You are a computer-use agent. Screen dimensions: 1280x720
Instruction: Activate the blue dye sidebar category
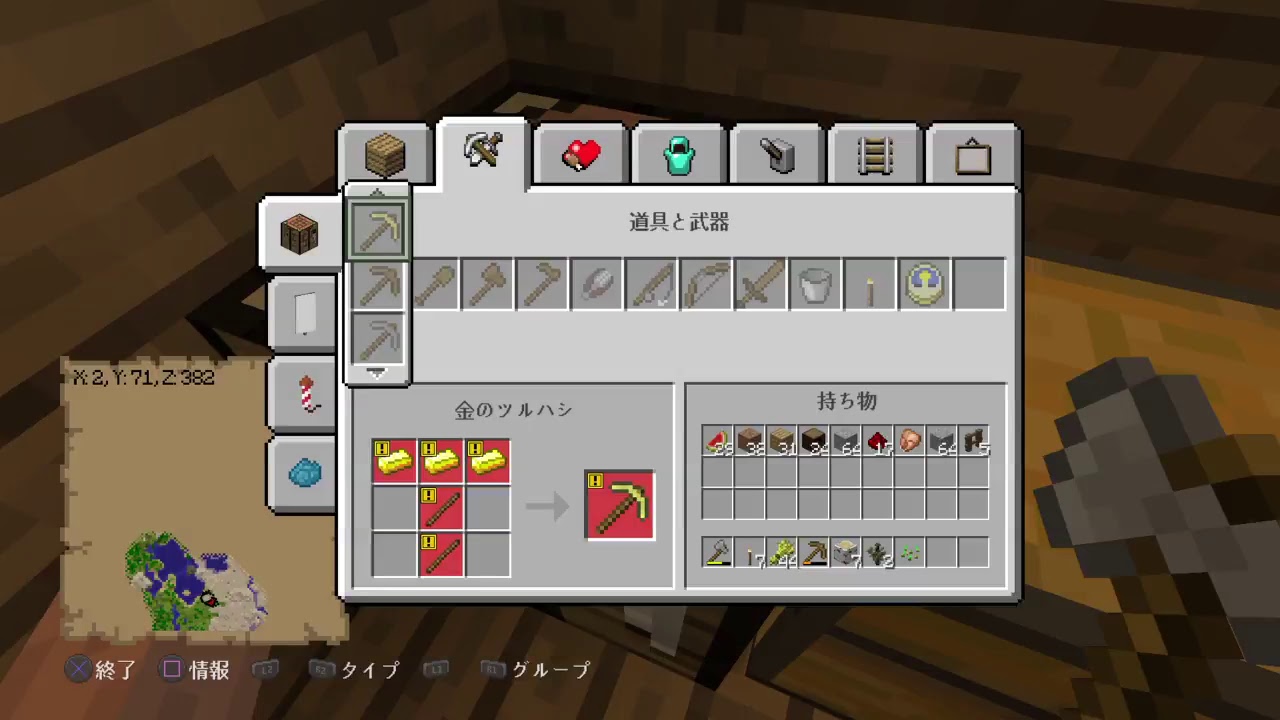coord(304,472)
